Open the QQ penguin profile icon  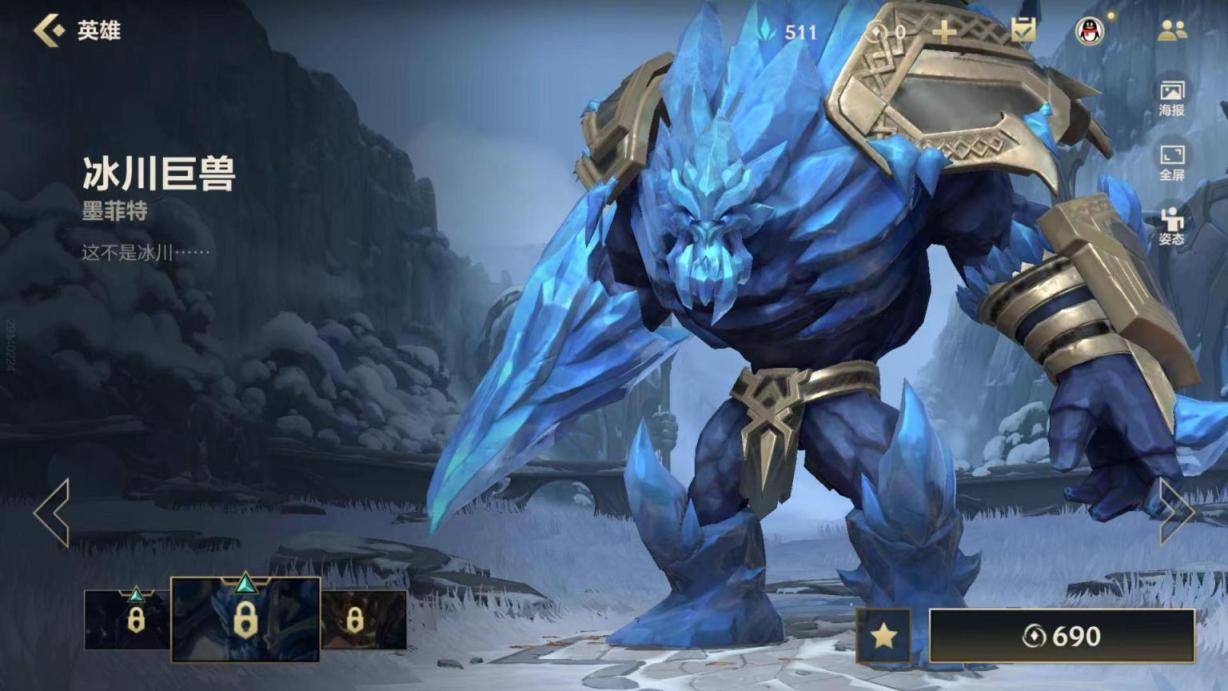pyautogui.click(x=1090, y=31)
